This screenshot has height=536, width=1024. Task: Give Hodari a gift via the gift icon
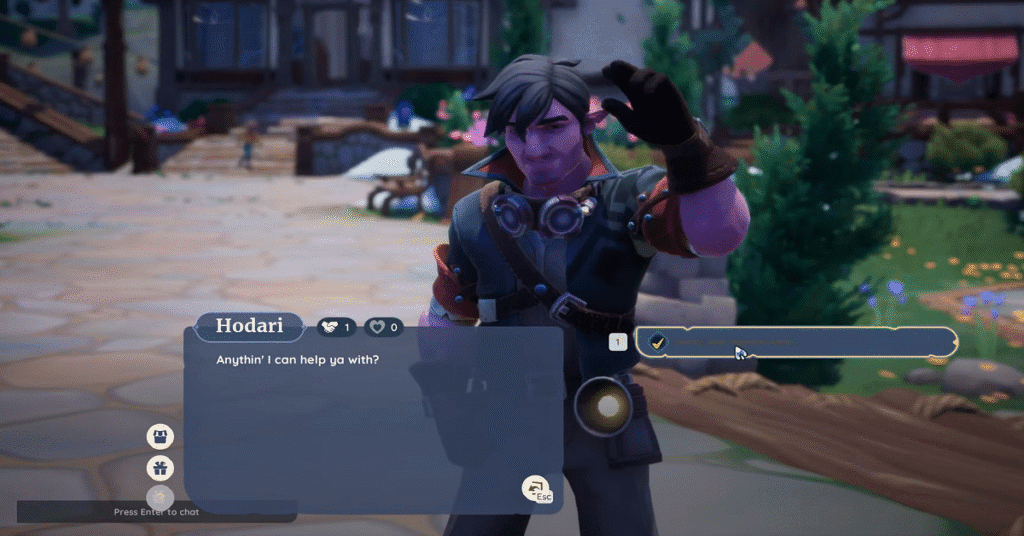pos(160,467)
